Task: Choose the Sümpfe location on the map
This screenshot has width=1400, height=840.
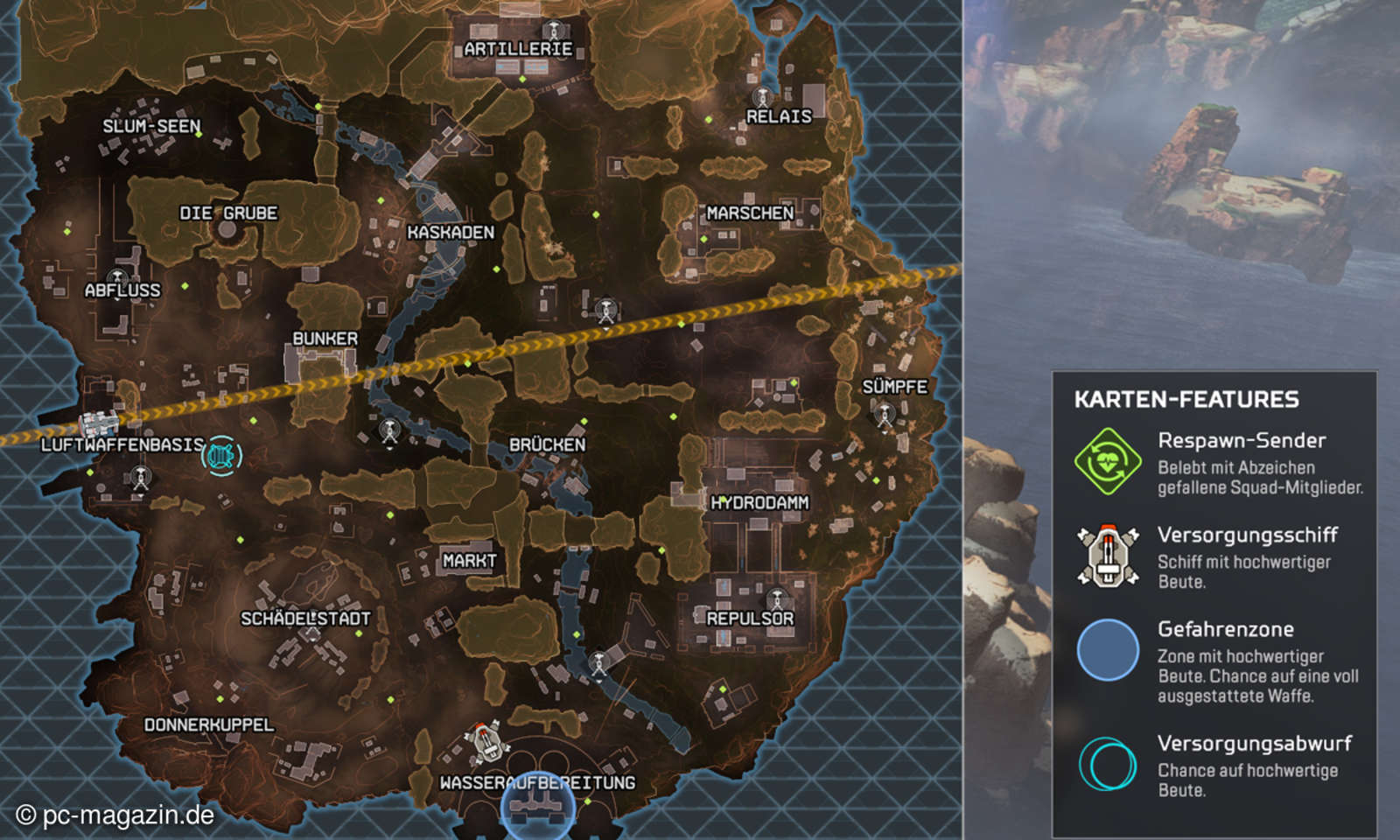Action: coord(894,387)
